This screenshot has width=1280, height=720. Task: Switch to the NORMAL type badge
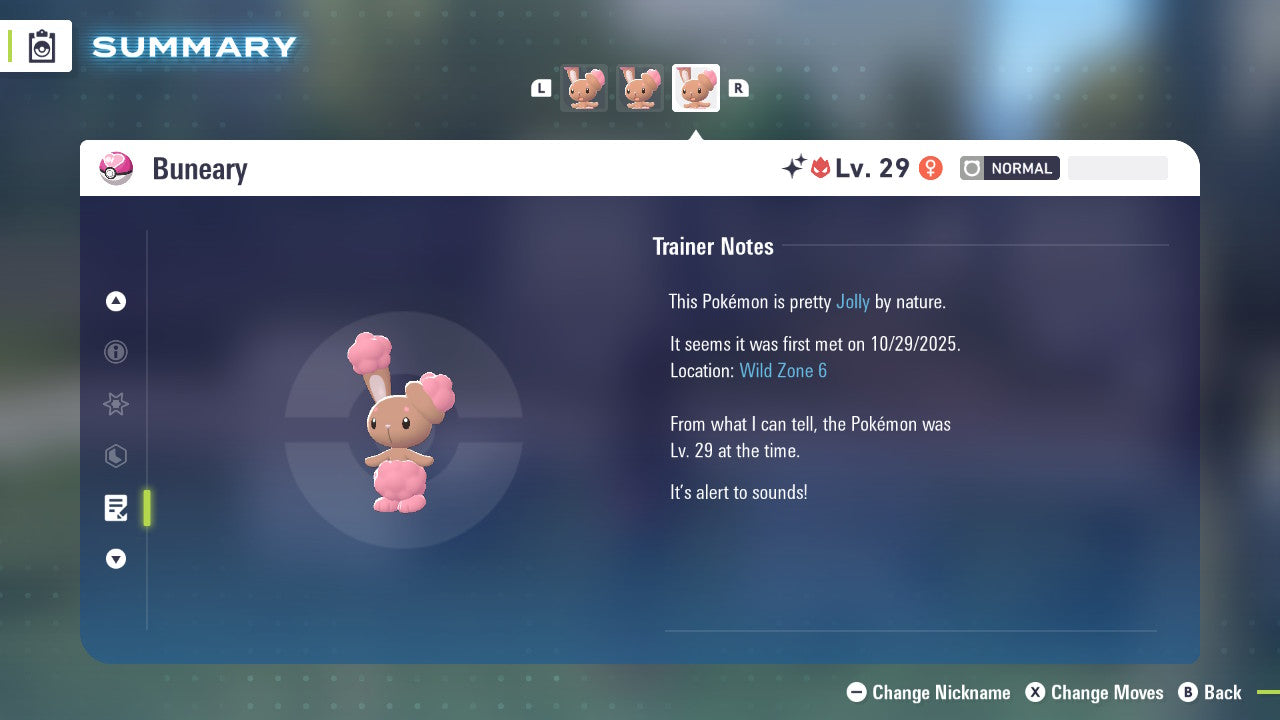(1020, 168)
